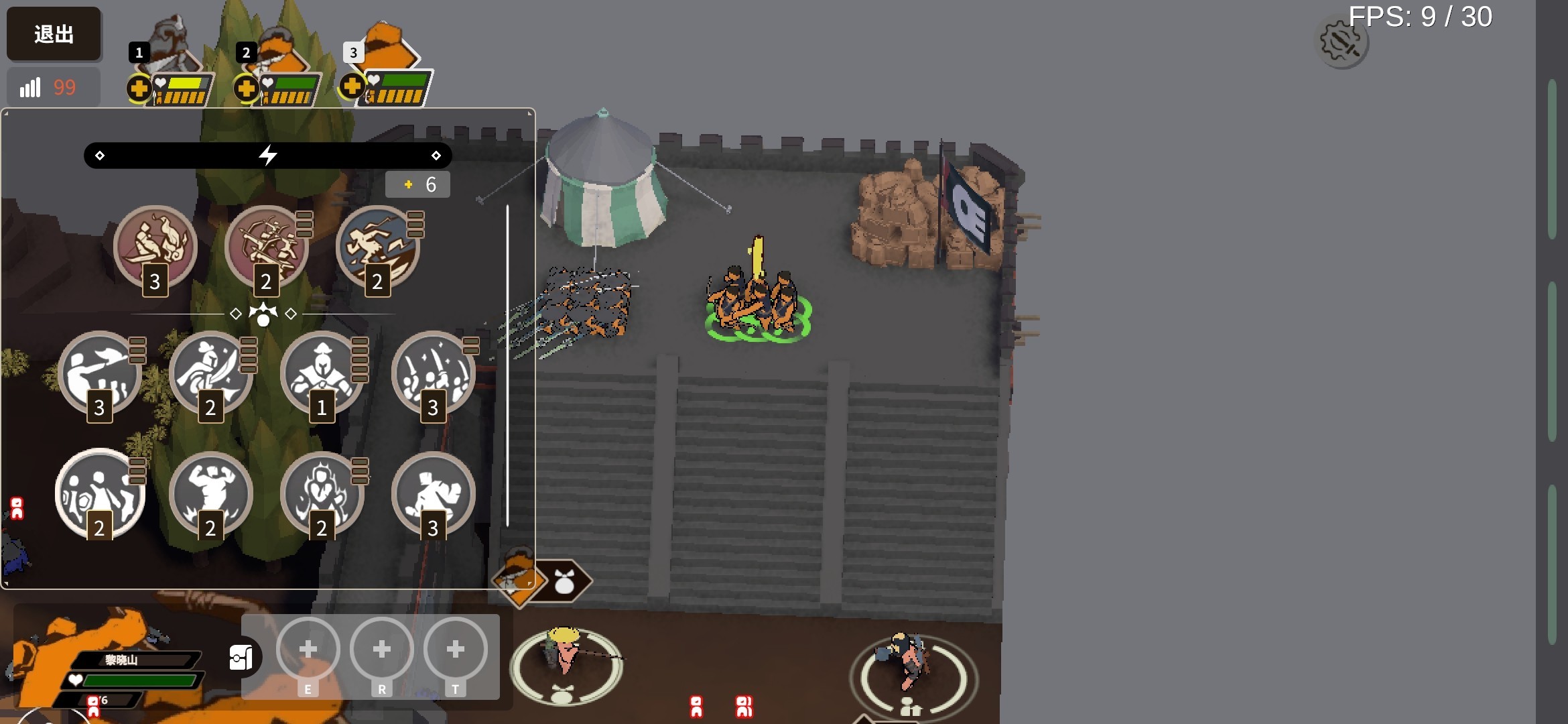The width and height of the screenshot is (1568, 724).
Task: Choose the flexing strongman skill
Action: (x=210, y=493)
